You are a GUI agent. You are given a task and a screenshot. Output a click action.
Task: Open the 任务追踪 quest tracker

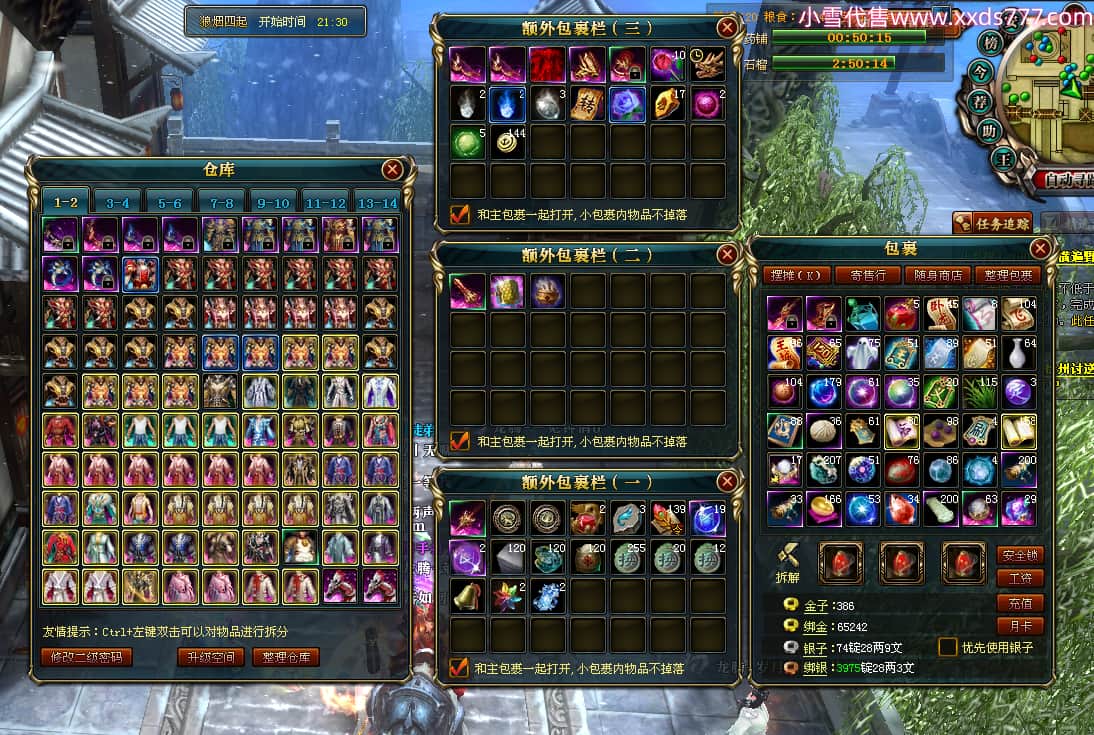coord(992,223)
